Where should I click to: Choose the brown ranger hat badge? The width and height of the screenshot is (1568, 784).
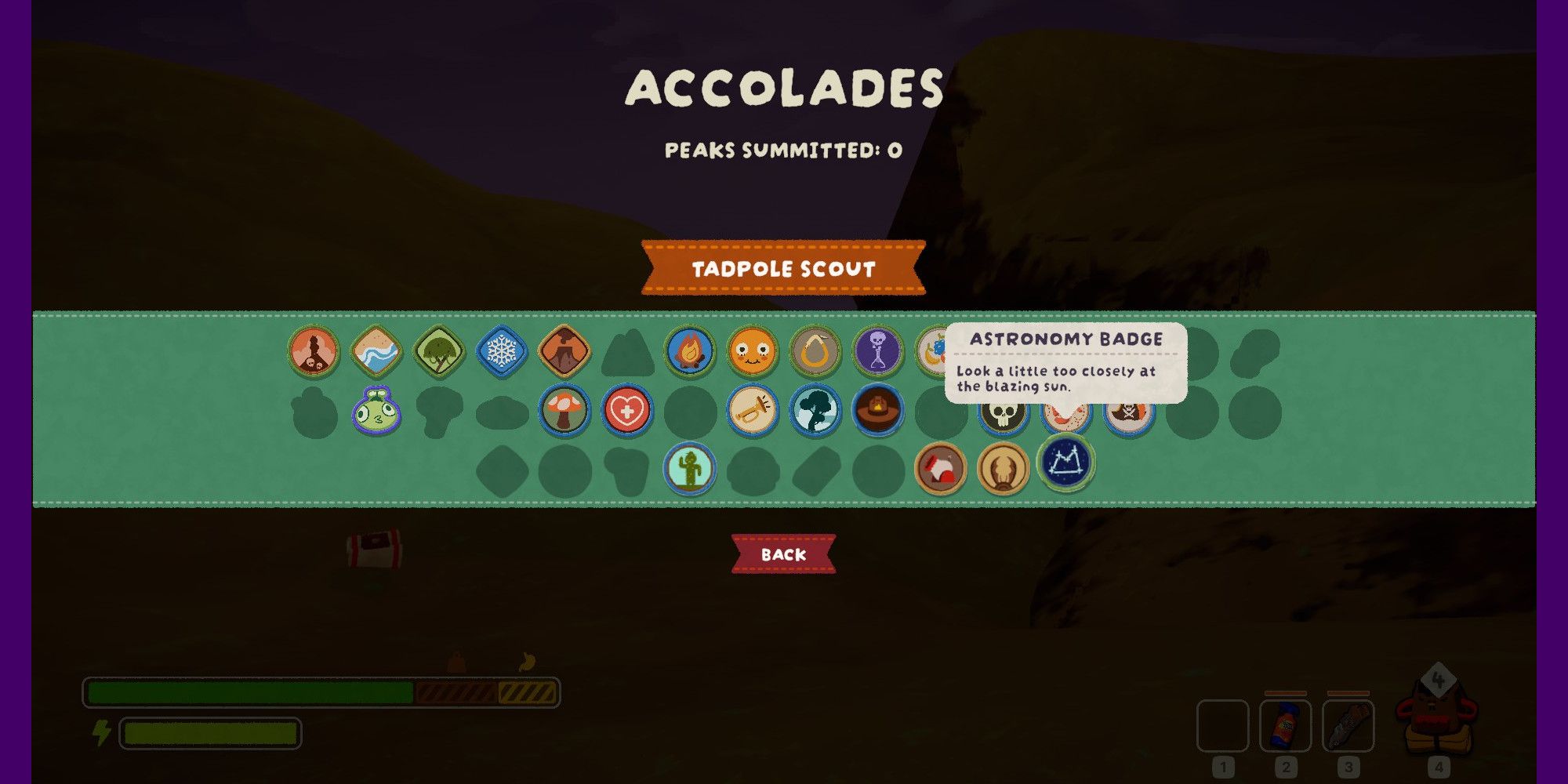click(x=877, y=411)
